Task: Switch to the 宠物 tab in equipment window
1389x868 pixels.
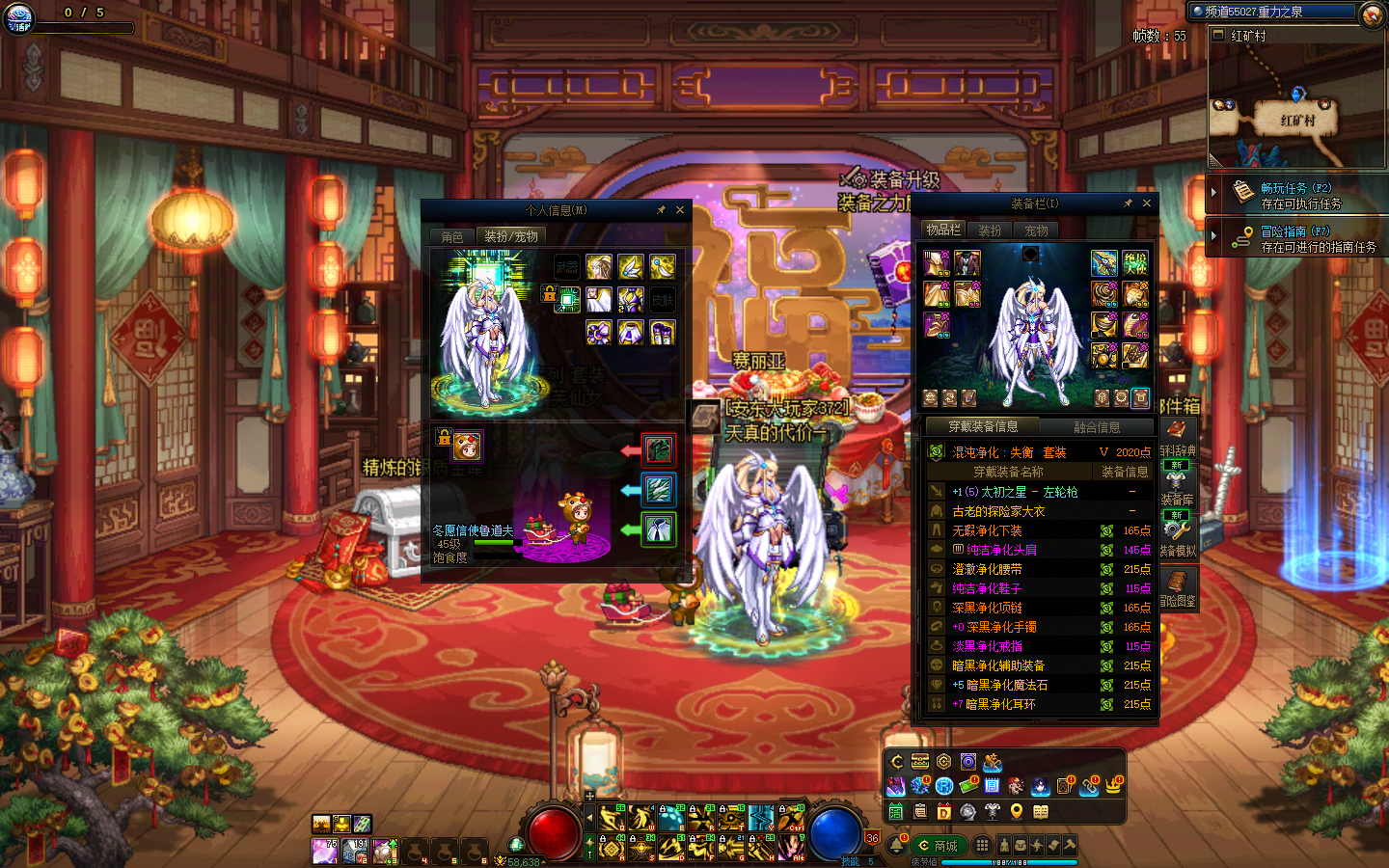Action: tap(1037, 231)
